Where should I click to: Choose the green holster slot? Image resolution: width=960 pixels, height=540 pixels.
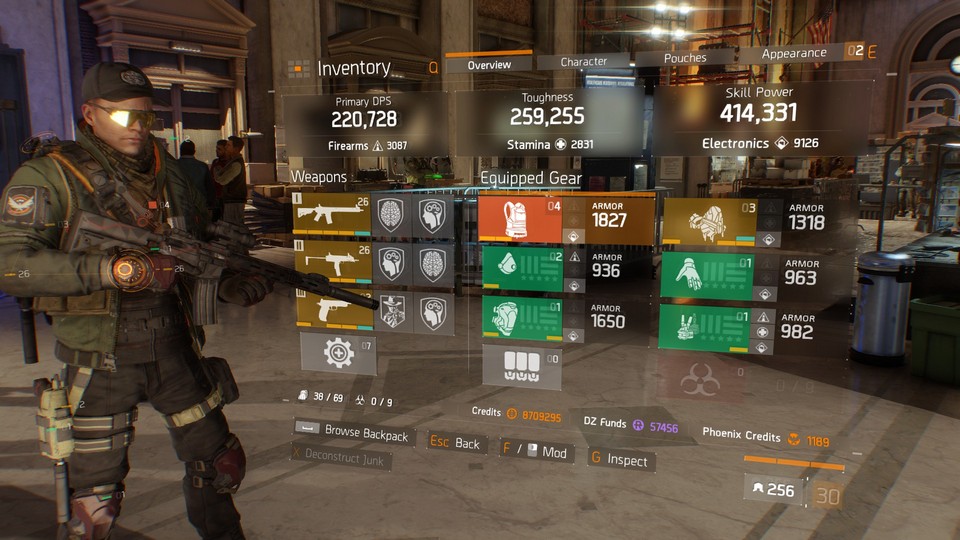tap(708, 329)
